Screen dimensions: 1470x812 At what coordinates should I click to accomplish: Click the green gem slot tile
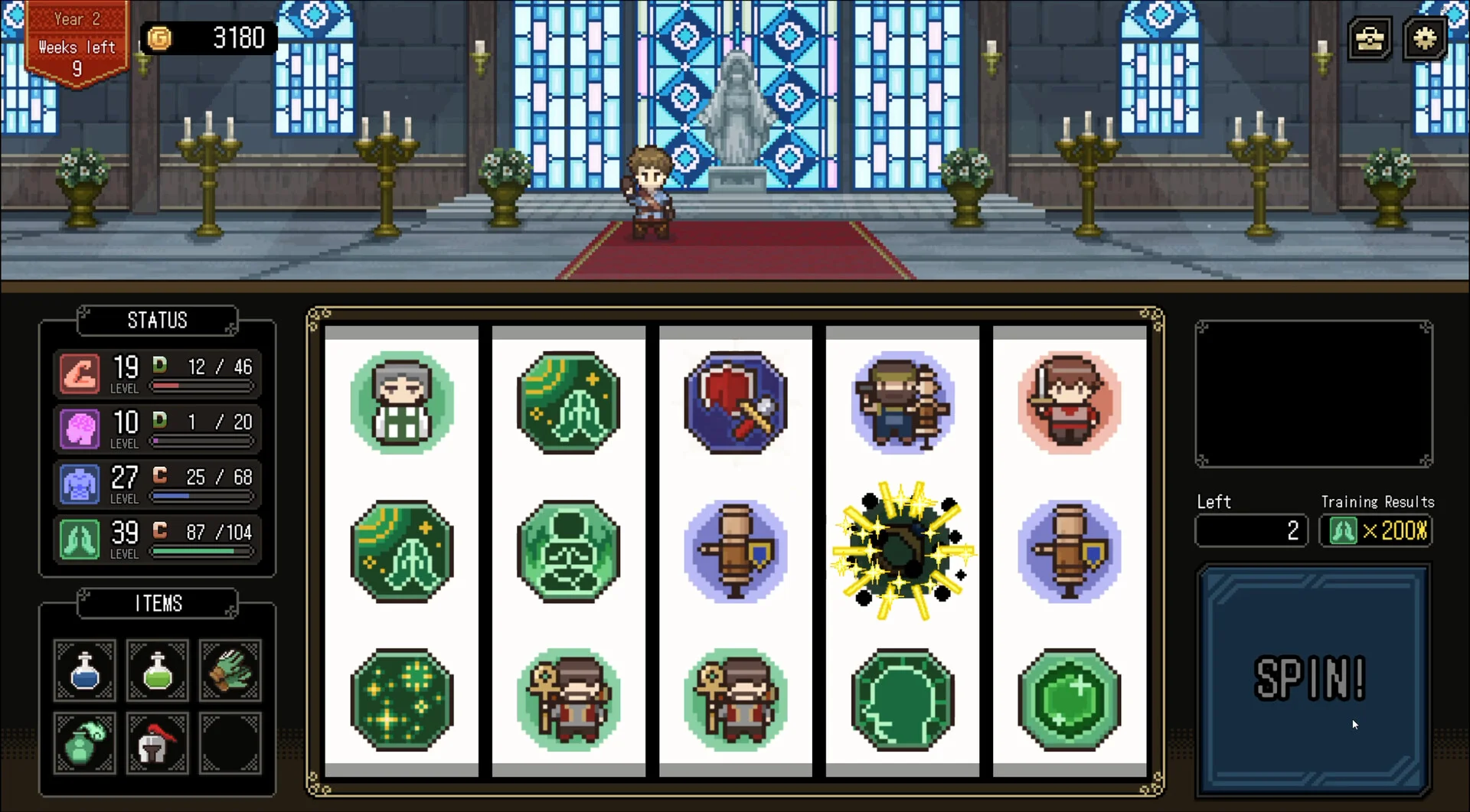click(1070, 699)
